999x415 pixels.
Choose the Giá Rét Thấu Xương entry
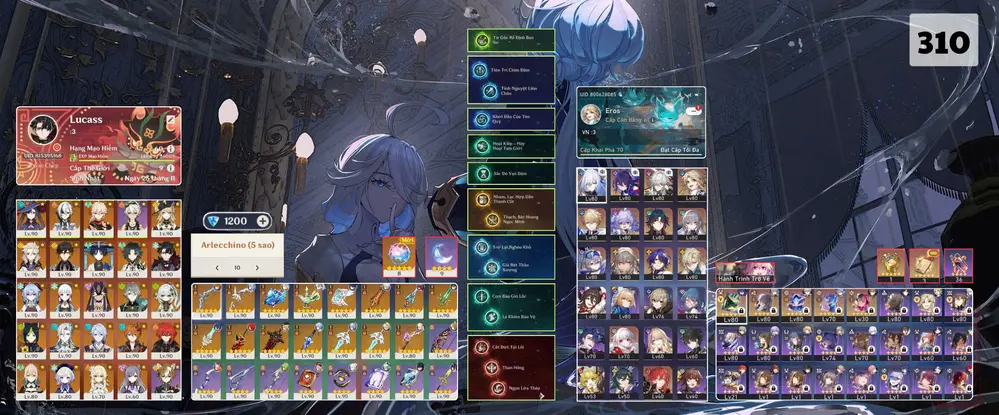click(511, 266)
